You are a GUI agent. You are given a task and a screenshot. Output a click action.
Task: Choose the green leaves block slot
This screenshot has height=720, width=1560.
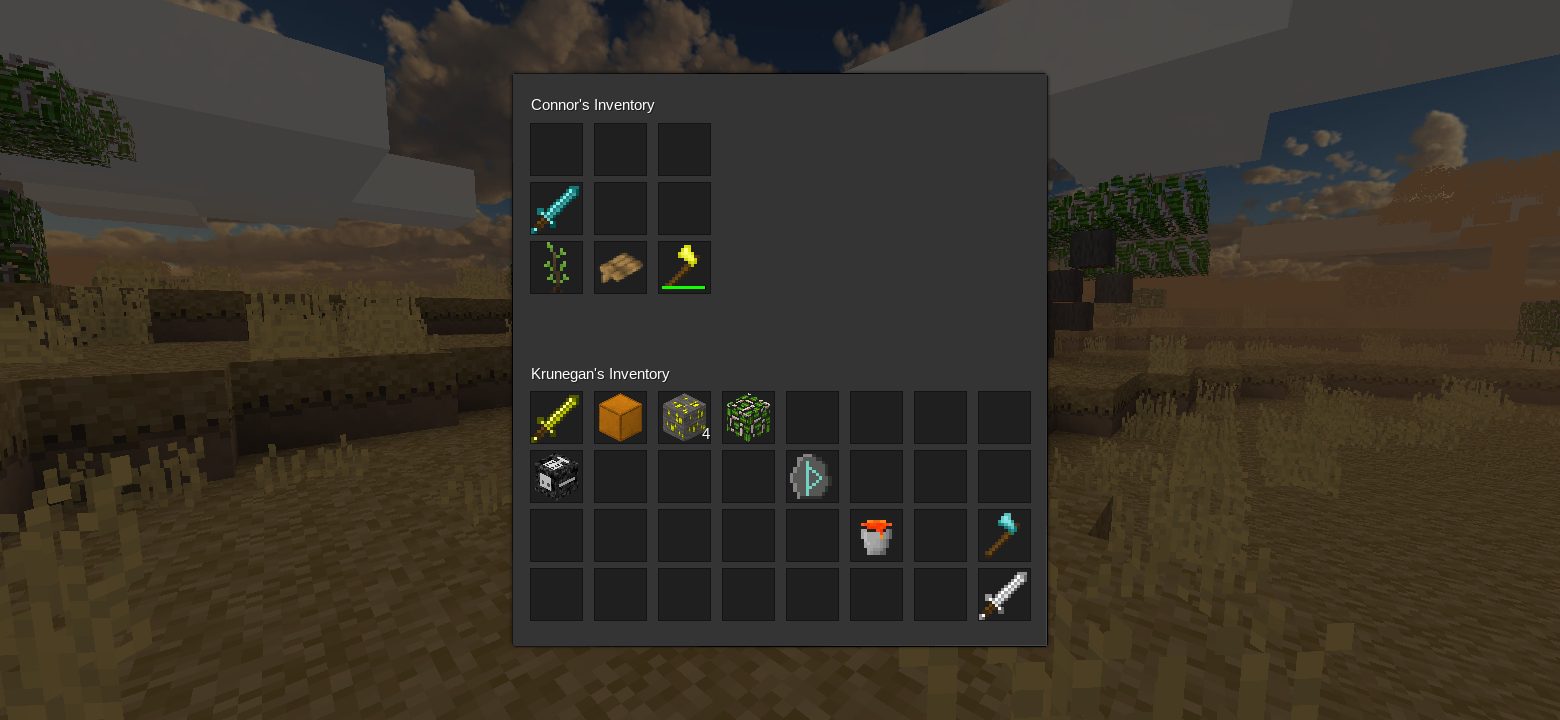point(748,417)
